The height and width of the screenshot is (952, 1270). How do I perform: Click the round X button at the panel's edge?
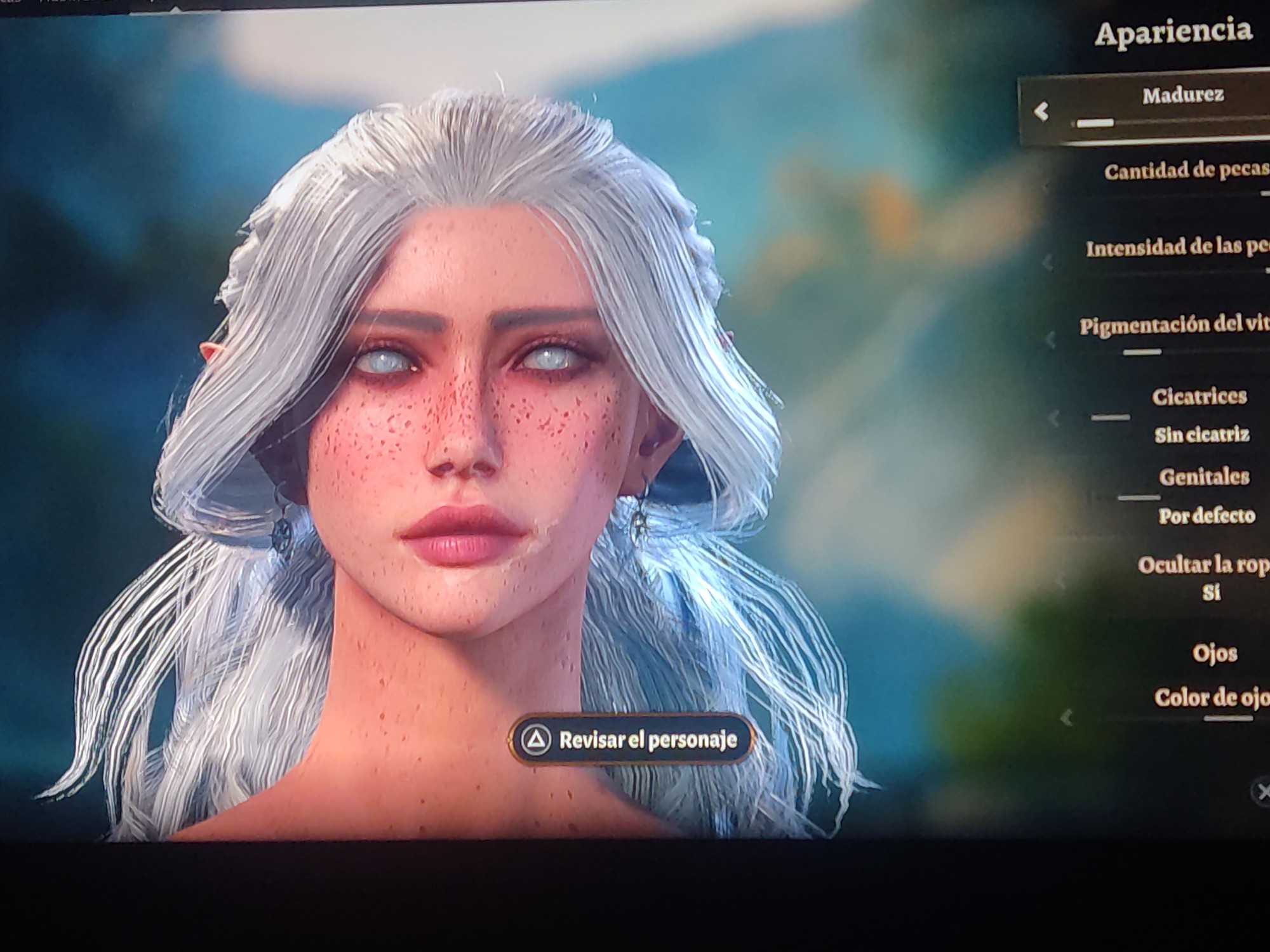click(1261, 792)
